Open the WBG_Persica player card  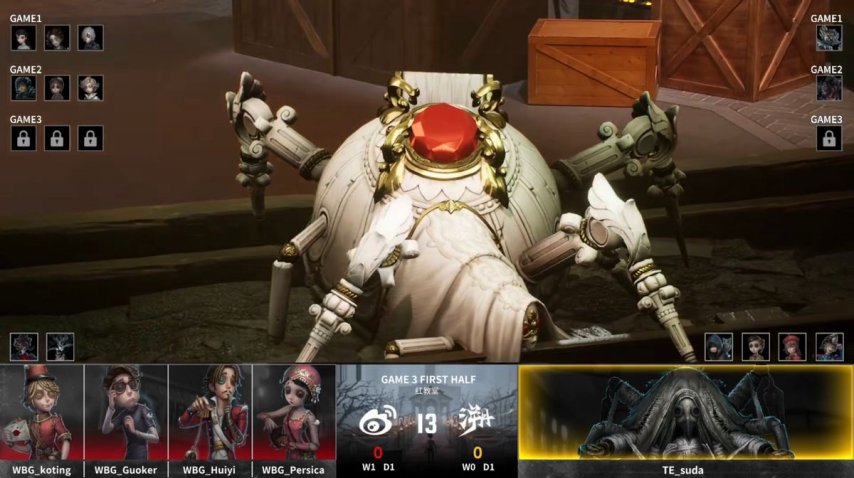tap(294, 420)
